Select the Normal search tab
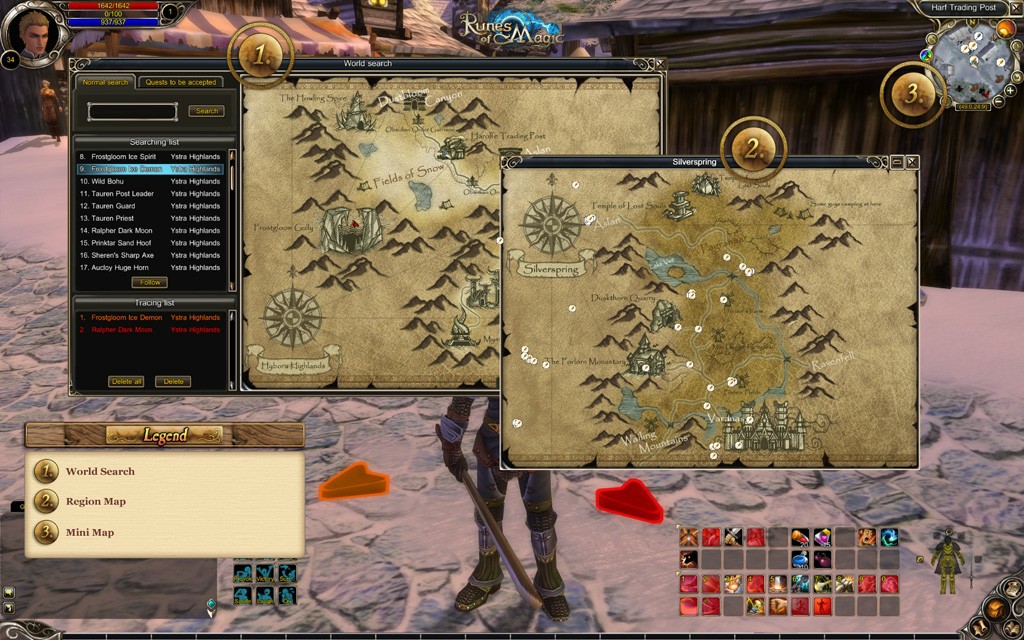 point(105,82)
